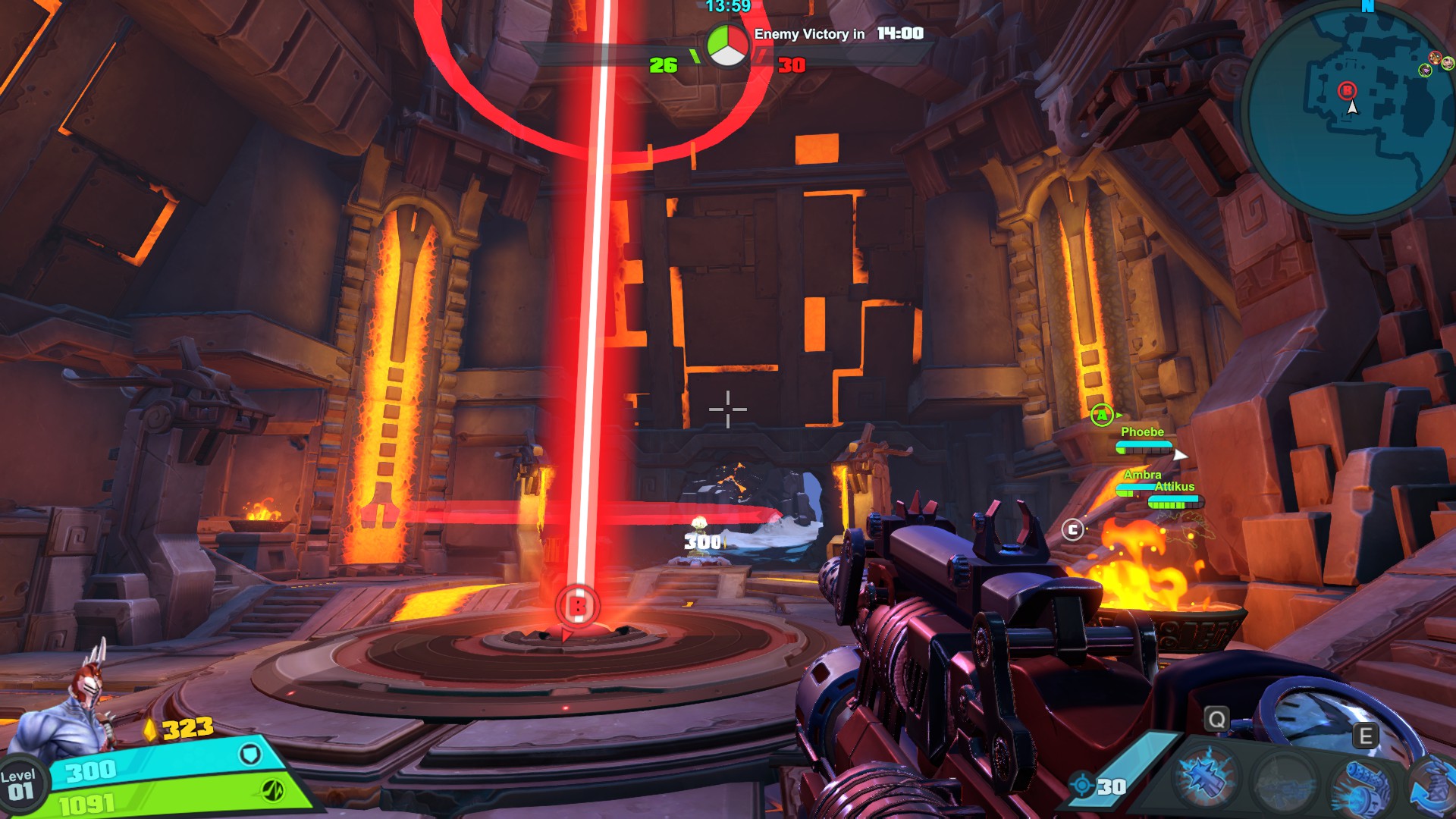
Task: Click the capture point pie chart icon
Action: tap(727, 45)
